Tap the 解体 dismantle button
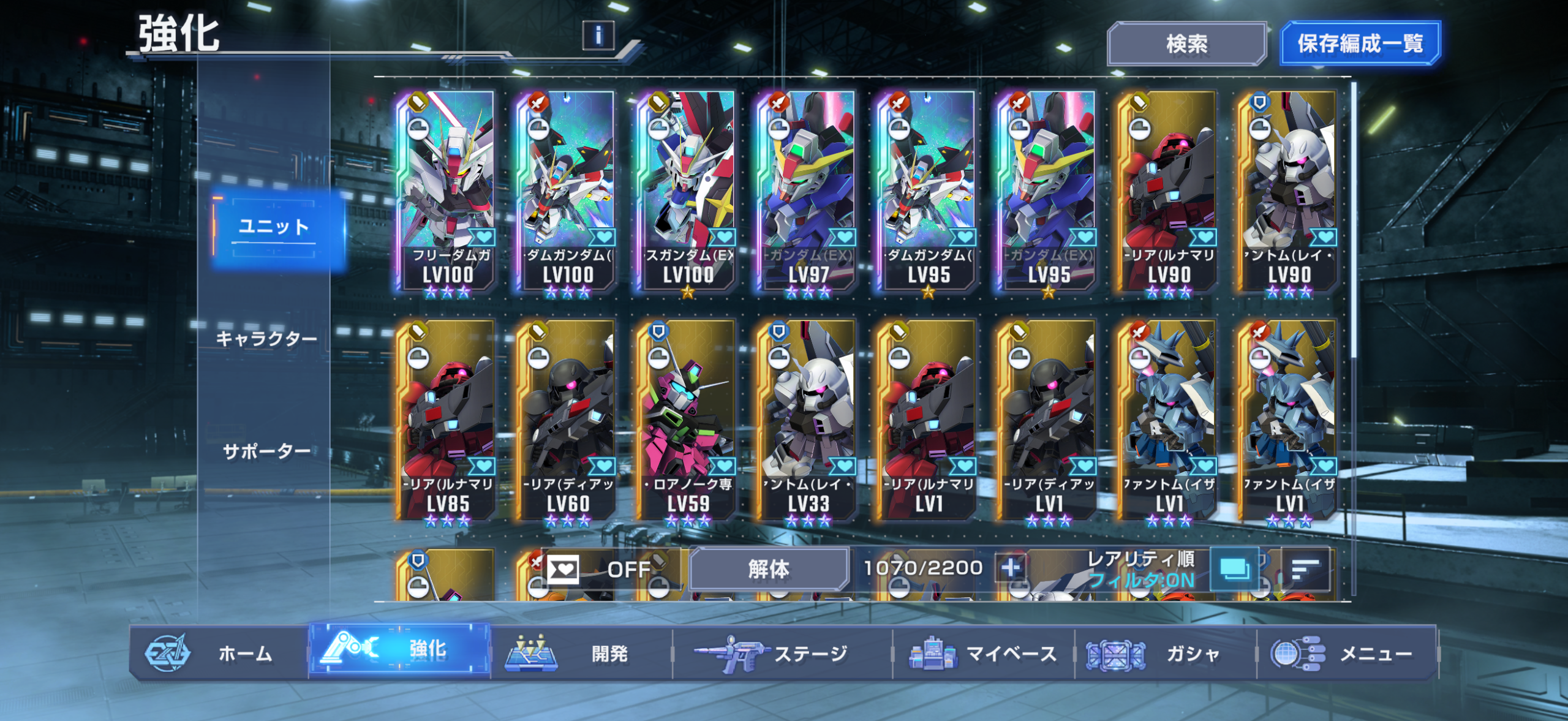Image resolution: width=1568 pixels, height=721 pixels. point(769,569)
